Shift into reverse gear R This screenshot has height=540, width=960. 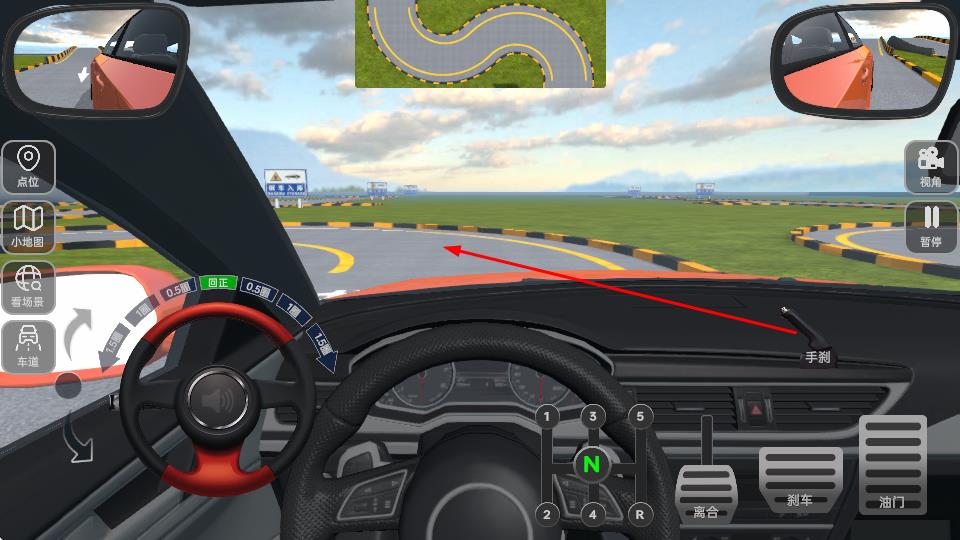[x=639, y=515]
